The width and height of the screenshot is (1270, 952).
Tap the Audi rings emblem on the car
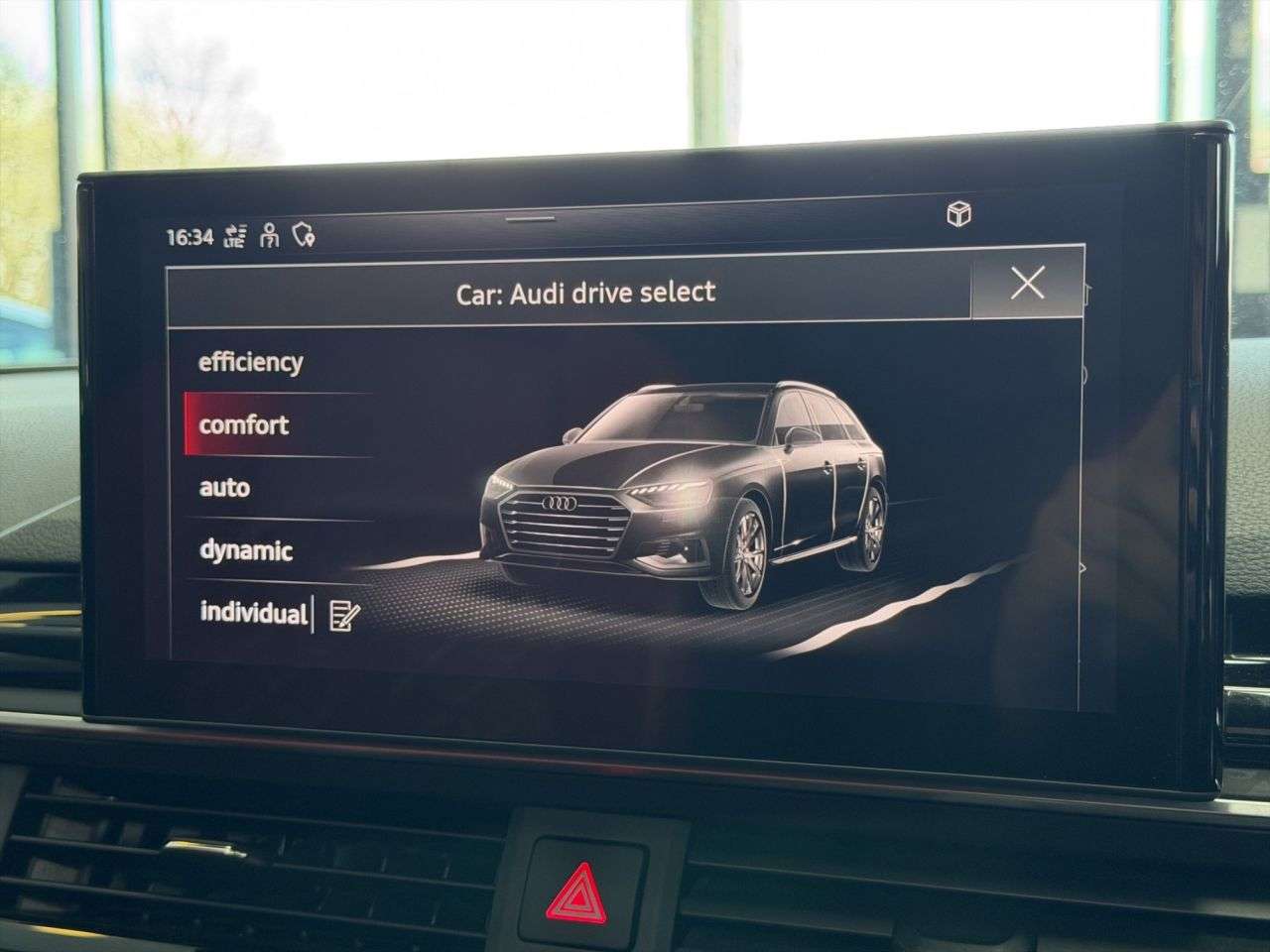[562, 504]
